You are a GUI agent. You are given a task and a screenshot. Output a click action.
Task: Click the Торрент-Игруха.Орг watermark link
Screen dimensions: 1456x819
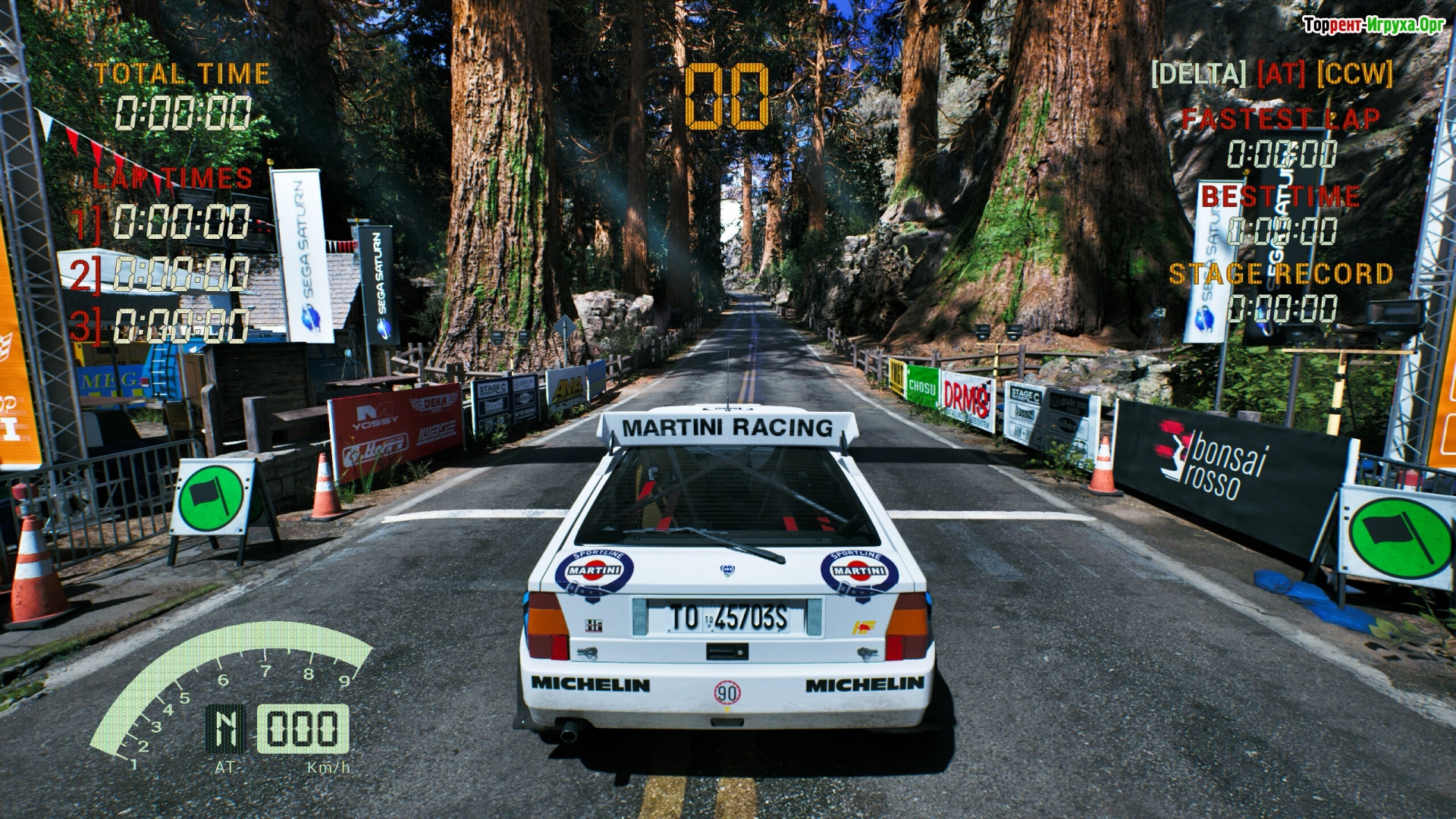(x=1373, y=25)
